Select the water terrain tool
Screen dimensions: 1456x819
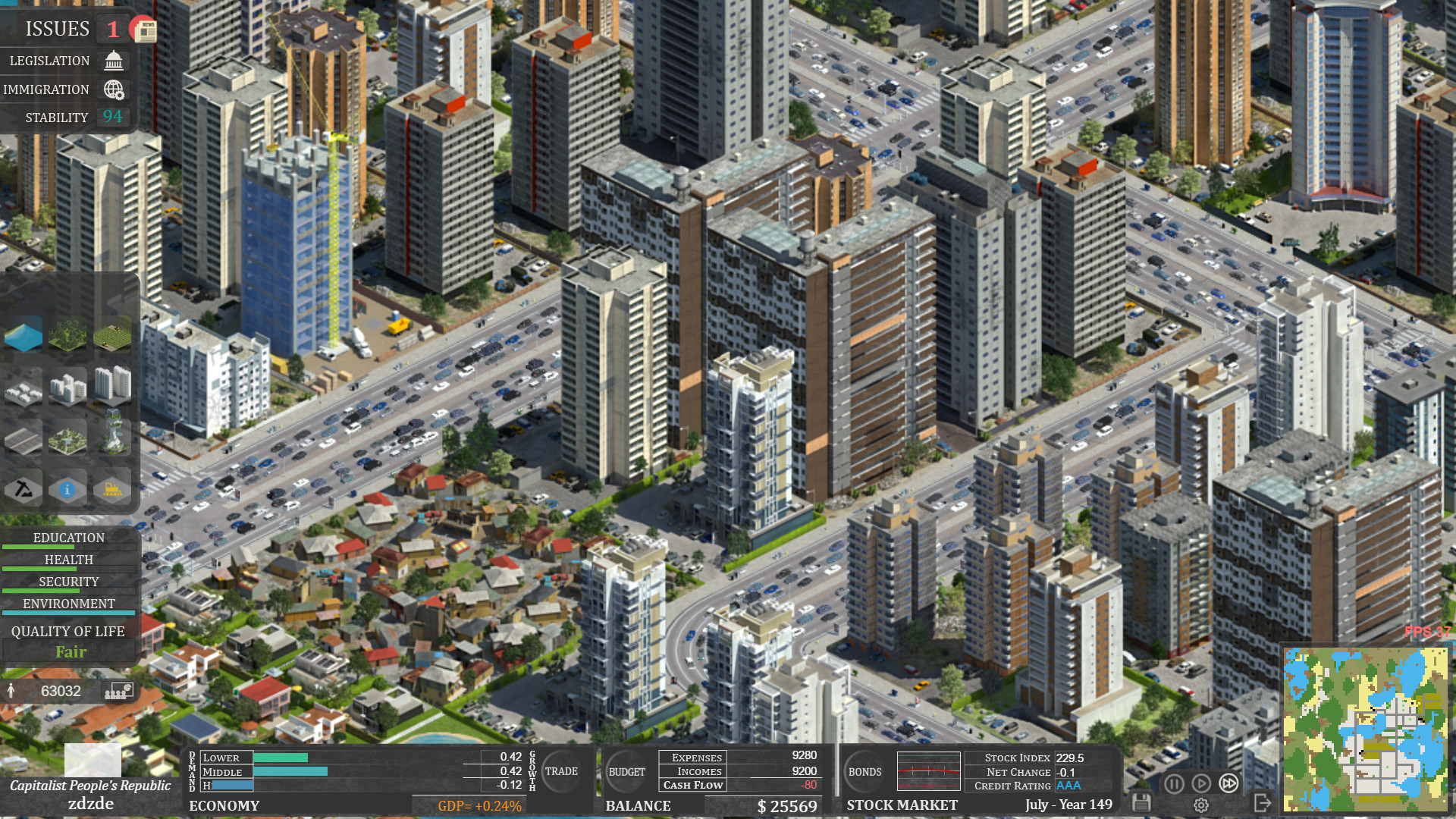pyautogui.click(x=23, y=336)
